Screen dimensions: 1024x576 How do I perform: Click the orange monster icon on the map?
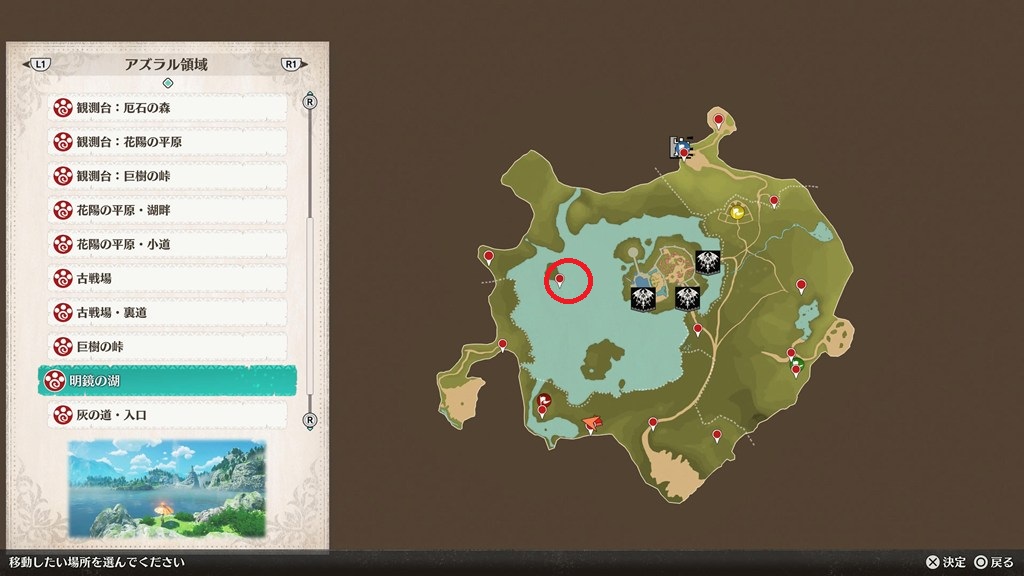coord(592,424)
